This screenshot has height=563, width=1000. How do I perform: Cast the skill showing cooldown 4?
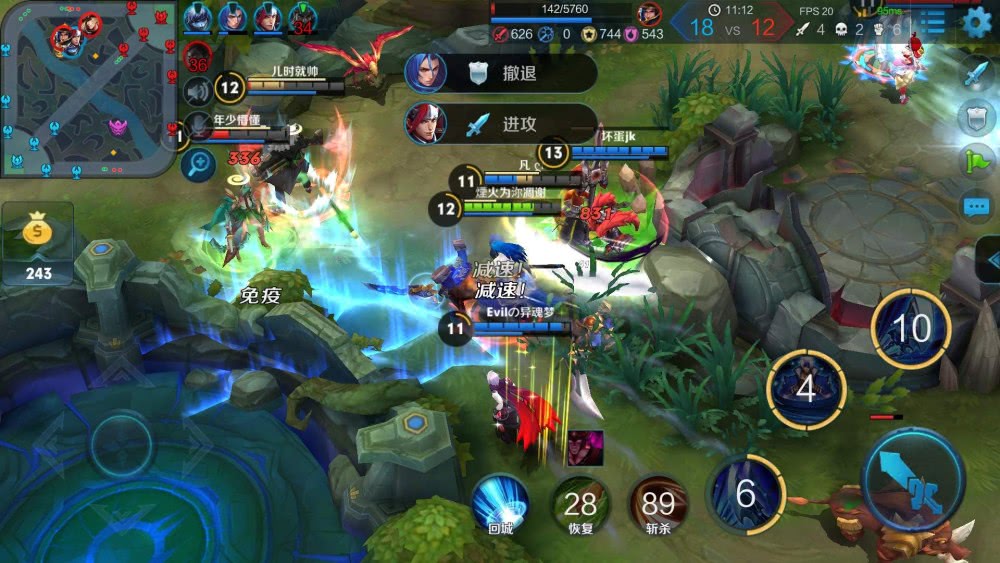806,388
